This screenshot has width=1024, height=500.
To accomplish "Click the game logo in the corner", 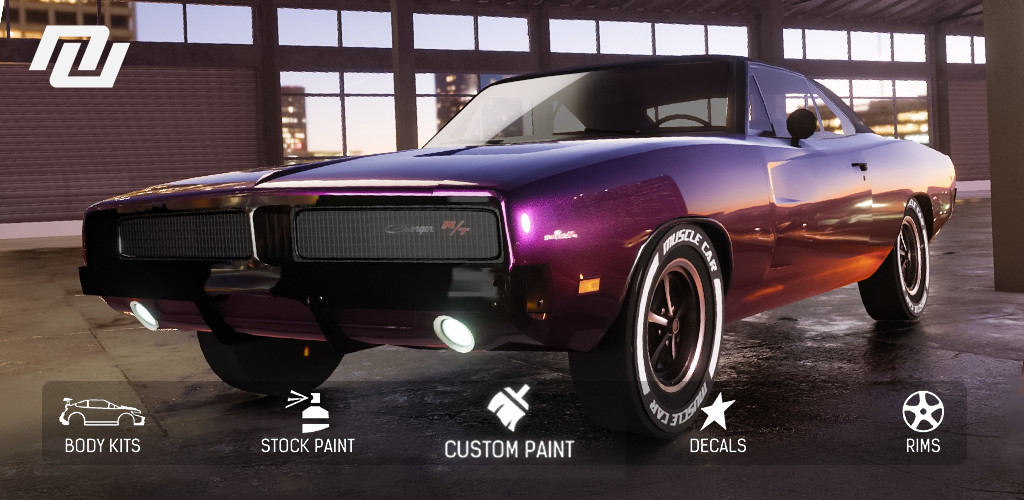I will point(79,56).
